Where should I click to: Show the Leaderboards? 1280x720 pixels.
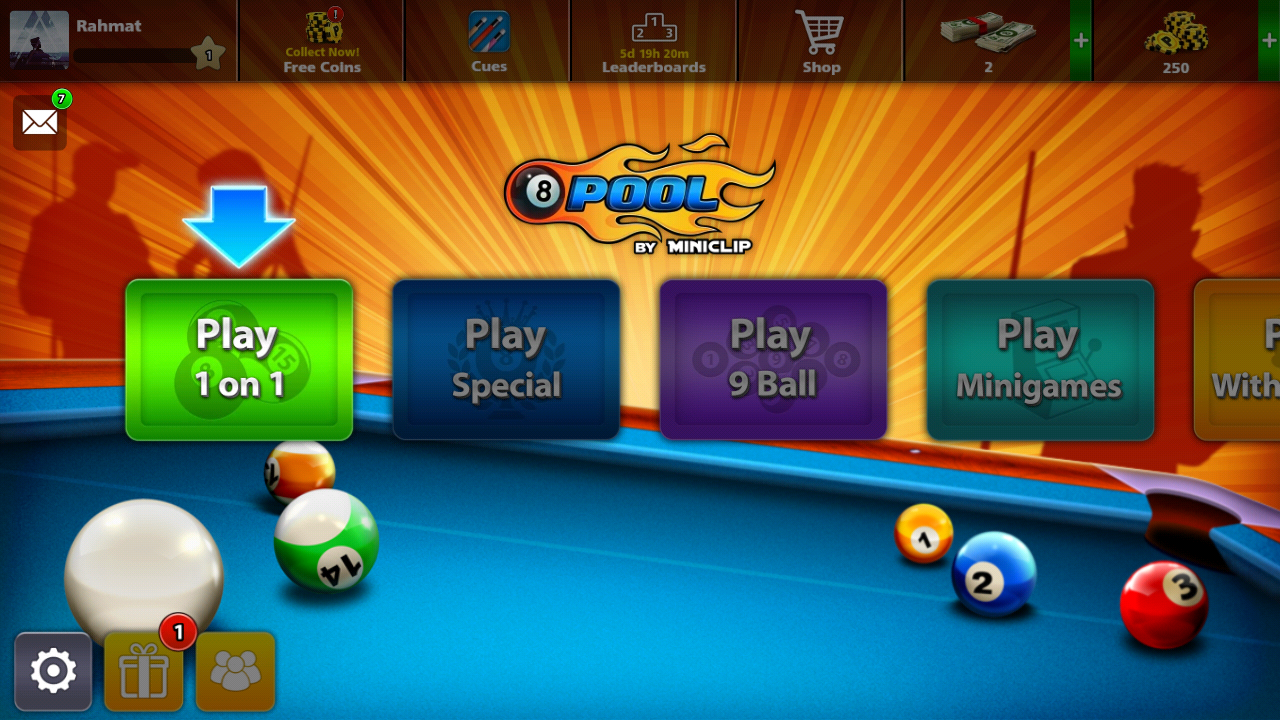[x=654, y=41]
